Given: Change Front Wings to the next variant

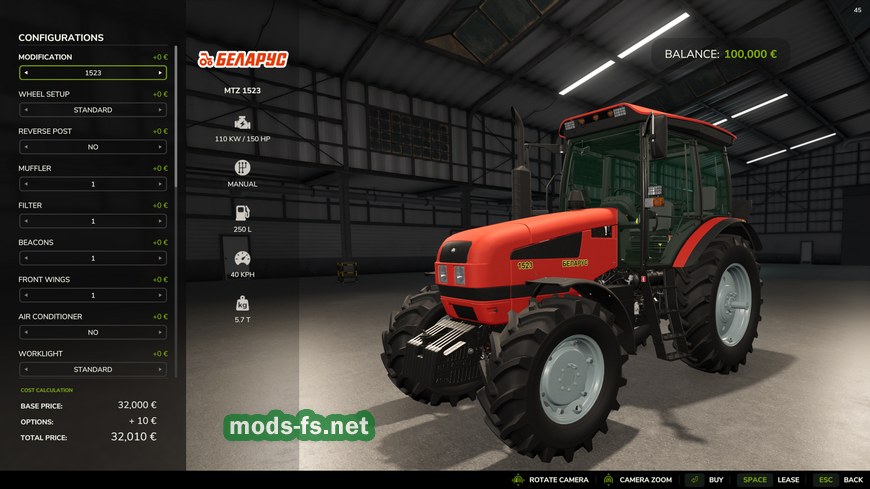Looking at the screenshot, I should pos(159,295).
